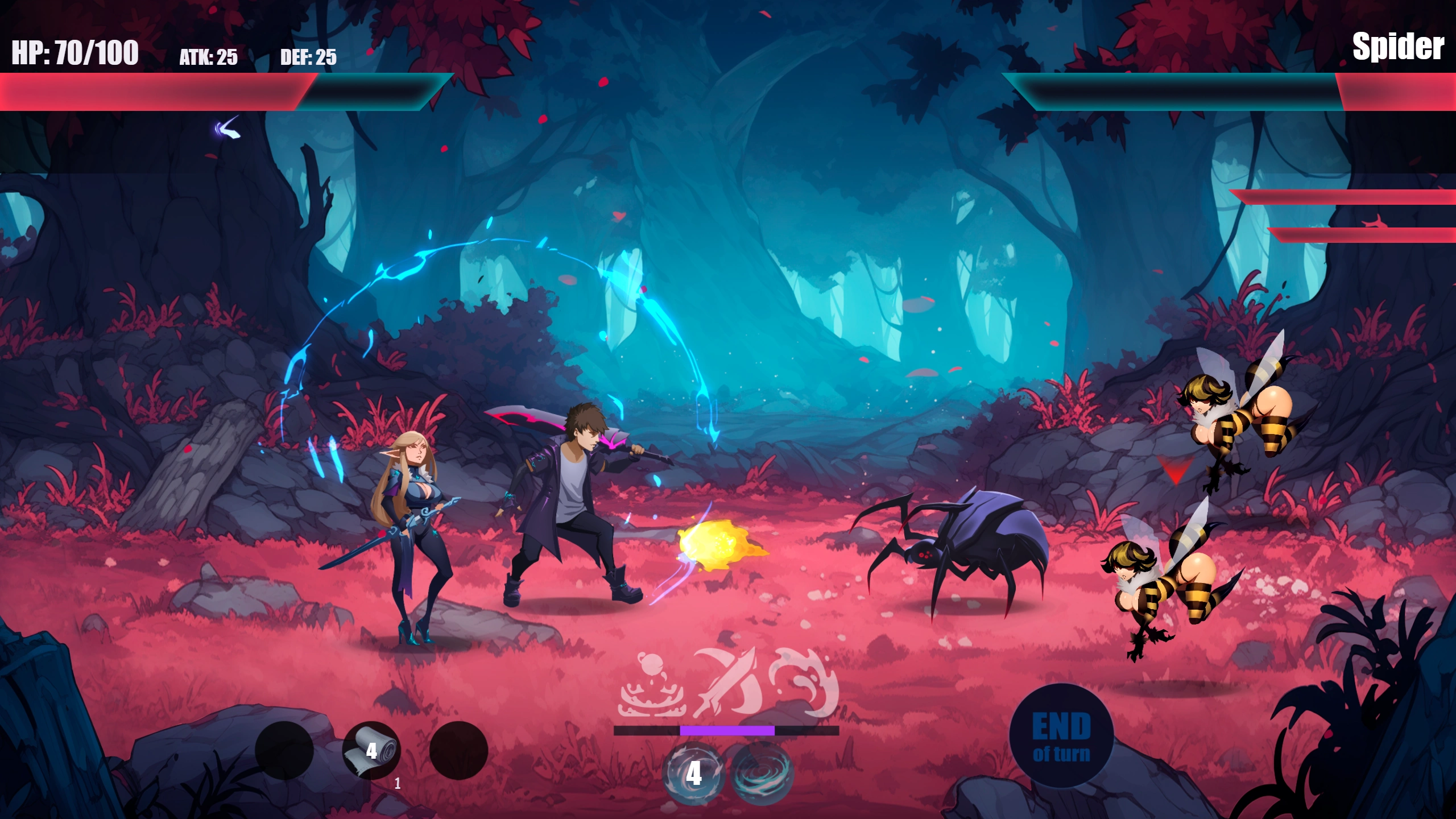
Task: Use the bandage roll item
Action: point(371,751)
